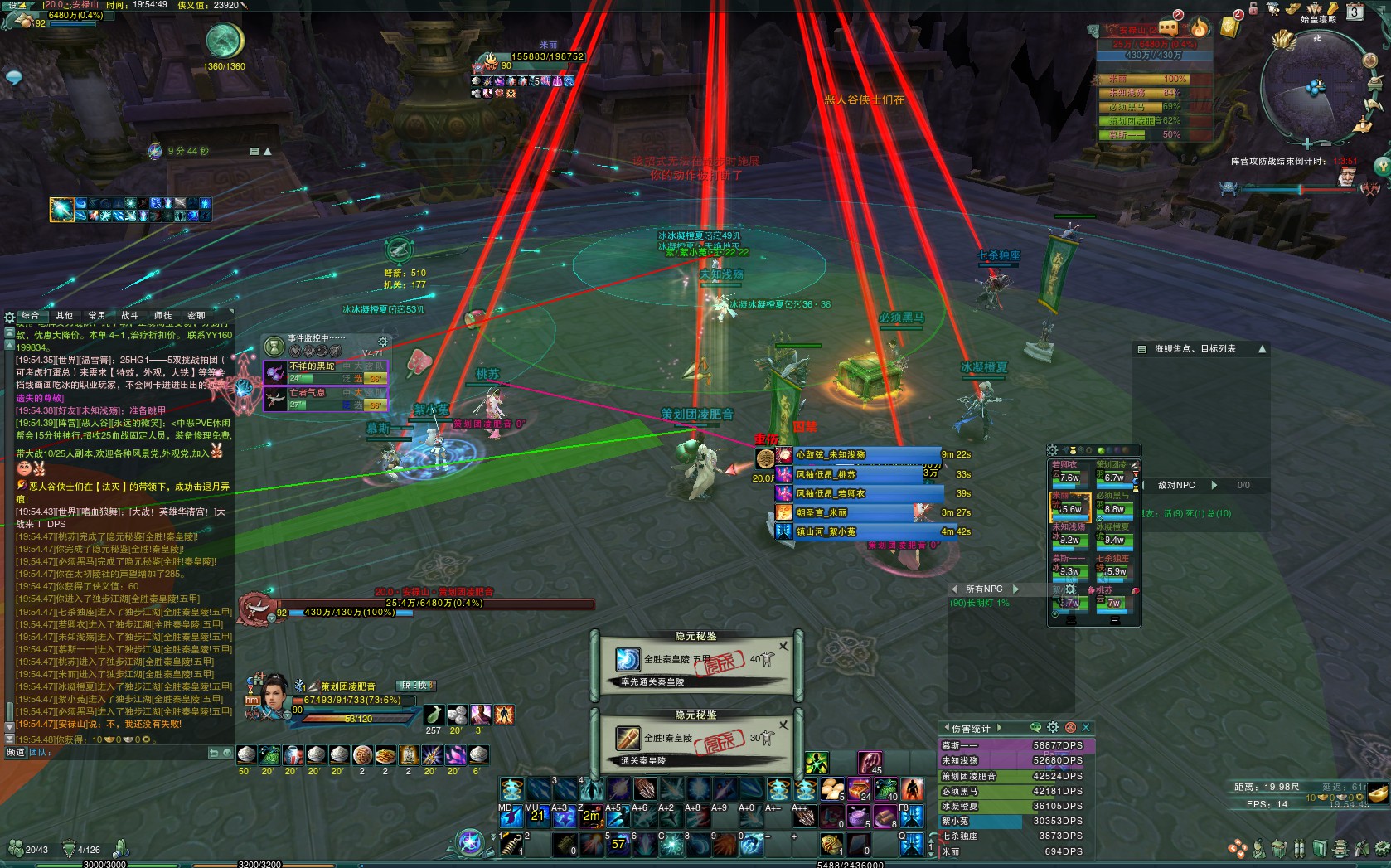Open chat settings gear beside 综合 tab
This screenshot has width=1391, height=868.
[x=10, y=317]
